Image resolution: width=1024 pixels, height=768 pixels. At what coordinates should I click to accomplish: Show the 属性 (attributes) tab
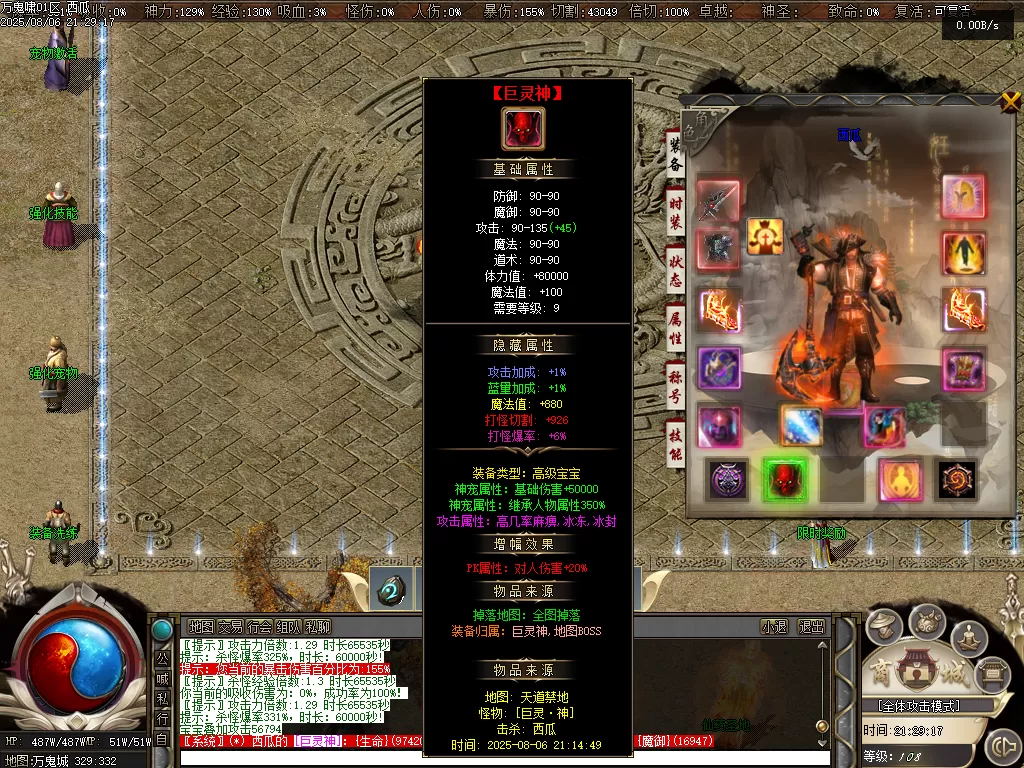676,327
